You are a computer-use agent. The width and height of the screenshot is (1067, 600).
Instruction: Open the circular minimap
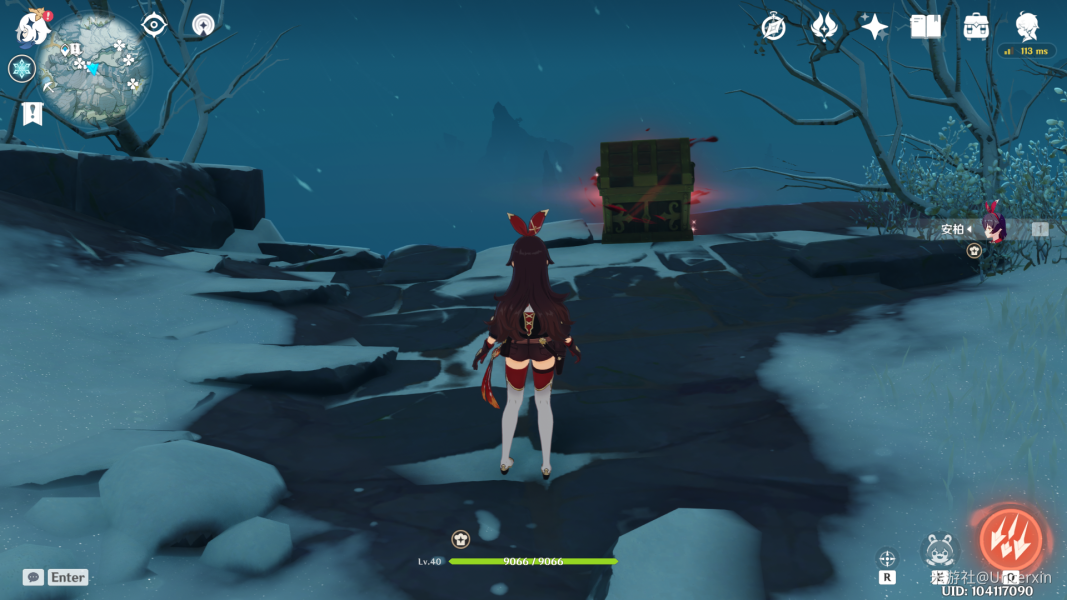(x=96, y=67)
